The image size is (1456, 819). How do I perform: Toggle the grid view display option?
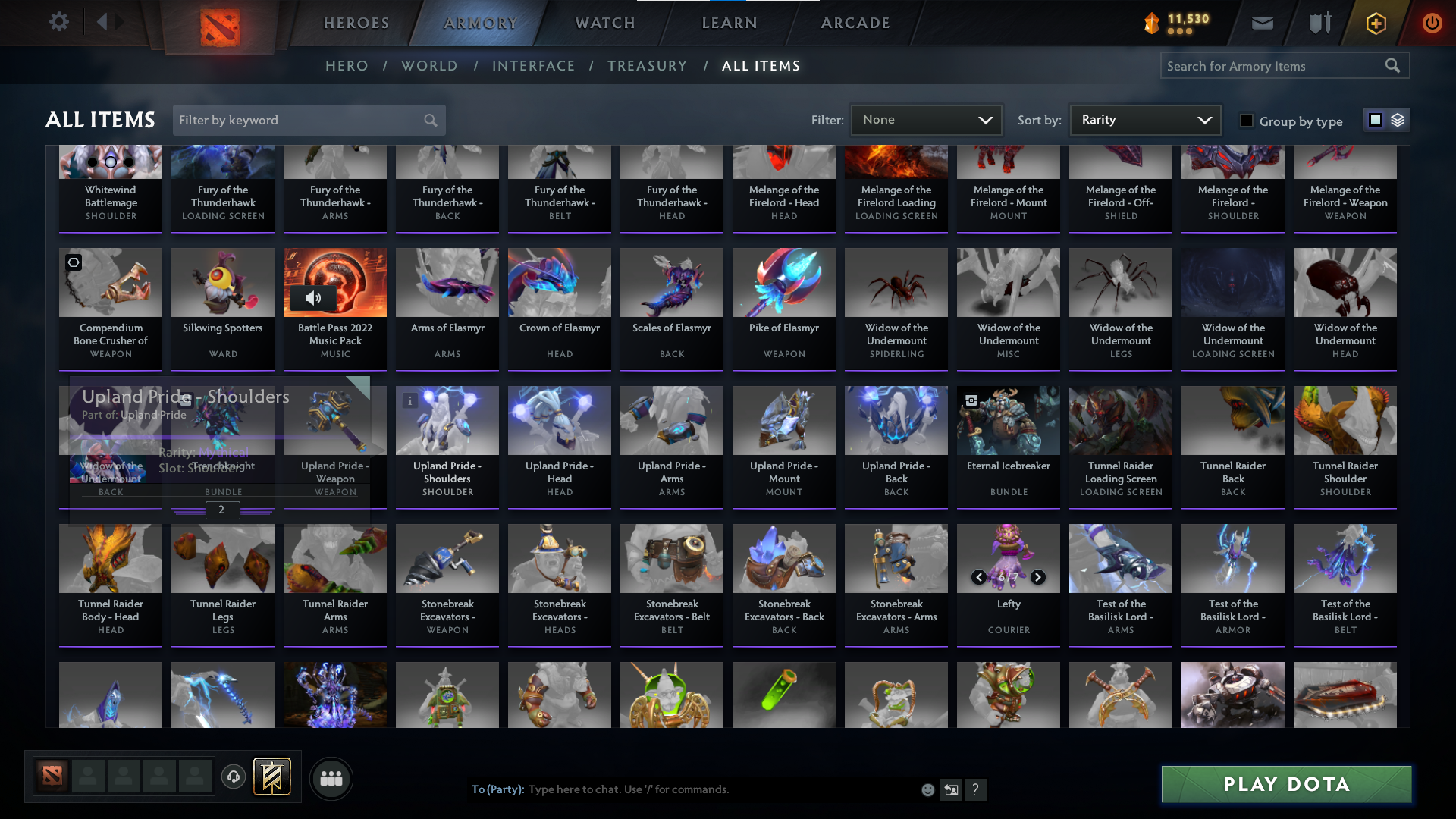click(1376, 120)
